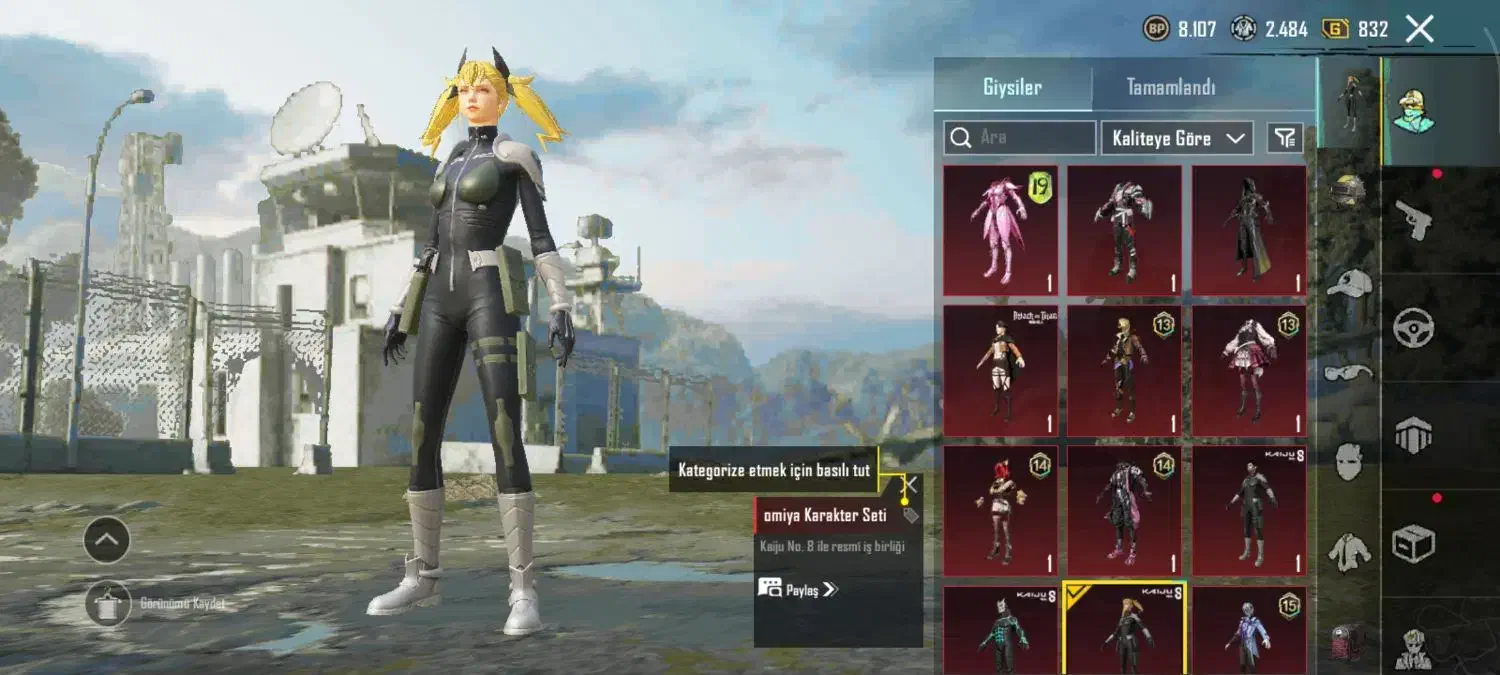Select the pink outfit marked 19
Viewport: 1500px width, 675px height.
[x=1000, y=230]
